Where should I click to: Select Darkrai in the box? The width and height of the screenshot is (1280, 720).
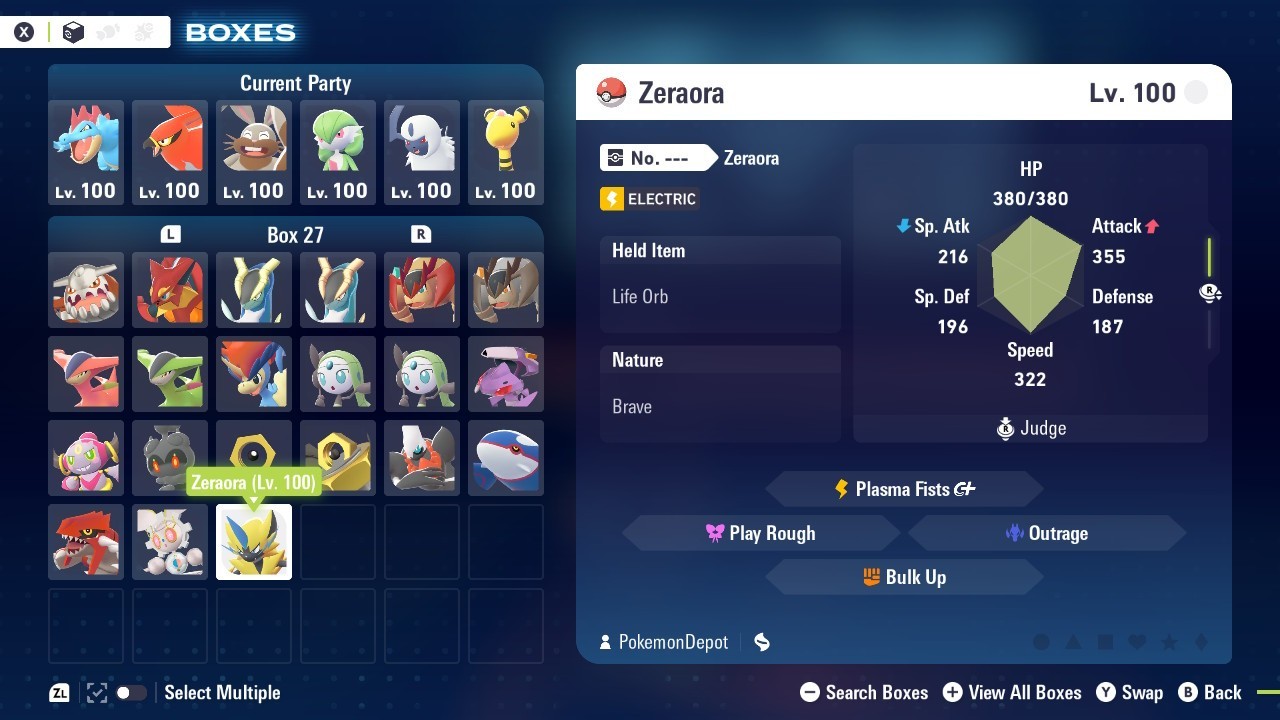(x=422, y=458)
